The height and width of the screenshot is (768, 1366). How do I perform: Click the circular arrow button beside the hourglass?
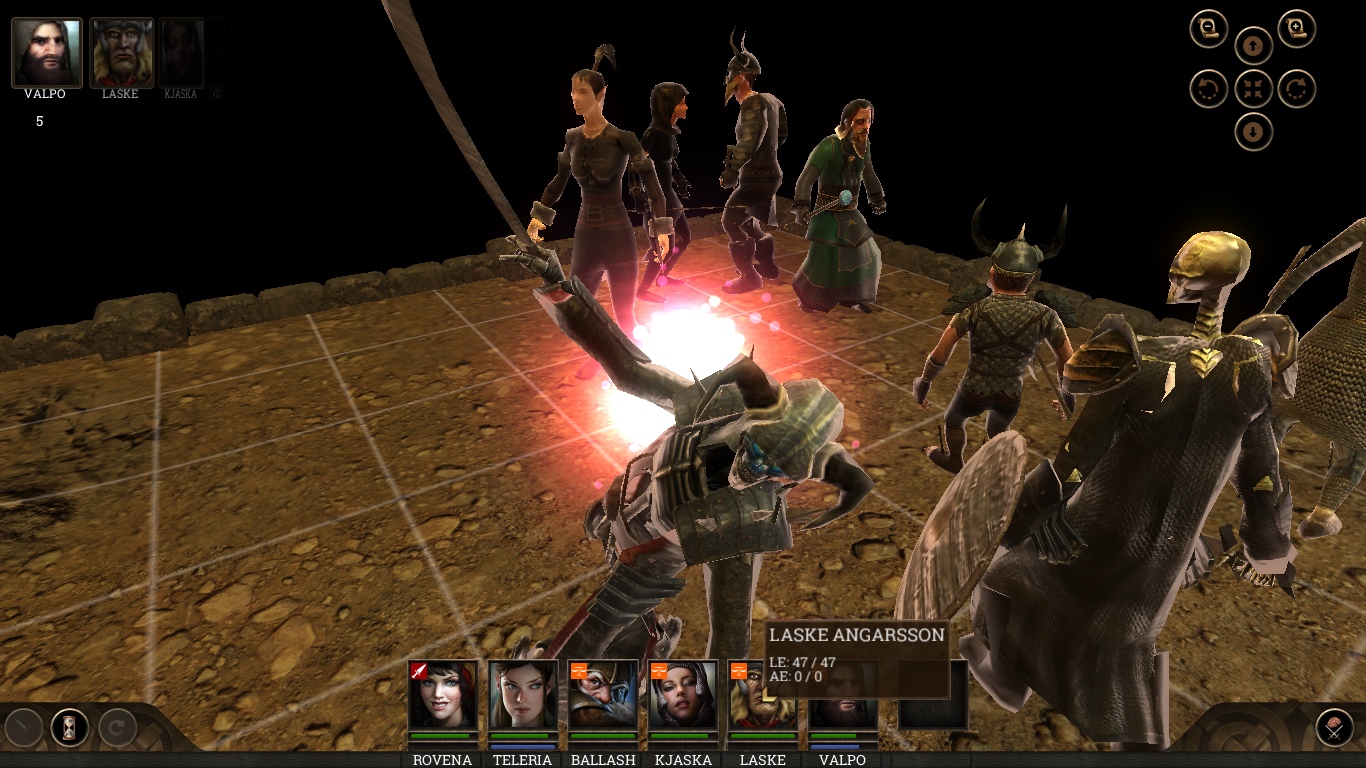click(116, 727)
